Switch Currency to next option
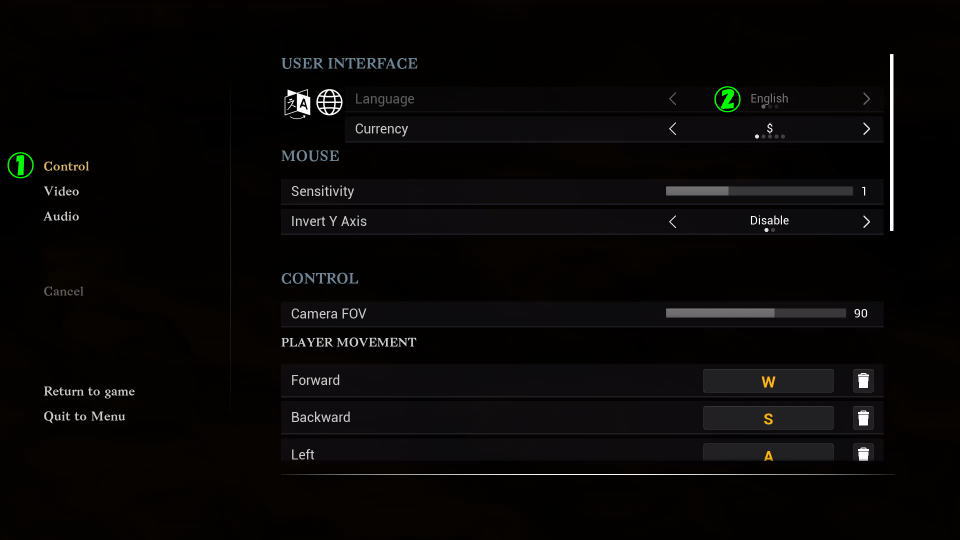Image resolution: width=960 pixels, height=540 pixels. point(866,129)
